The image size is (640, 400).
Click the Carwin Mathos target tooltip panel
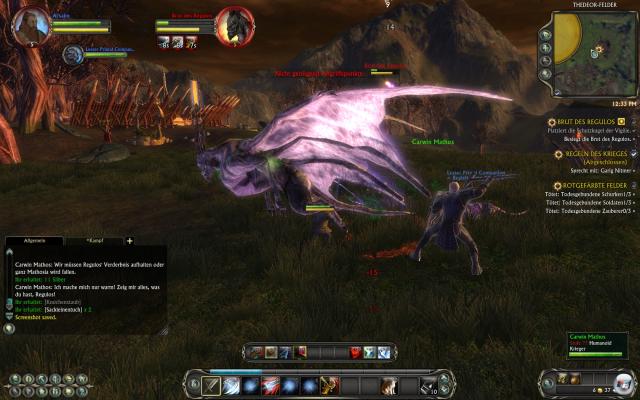click(x=600, y=346)
